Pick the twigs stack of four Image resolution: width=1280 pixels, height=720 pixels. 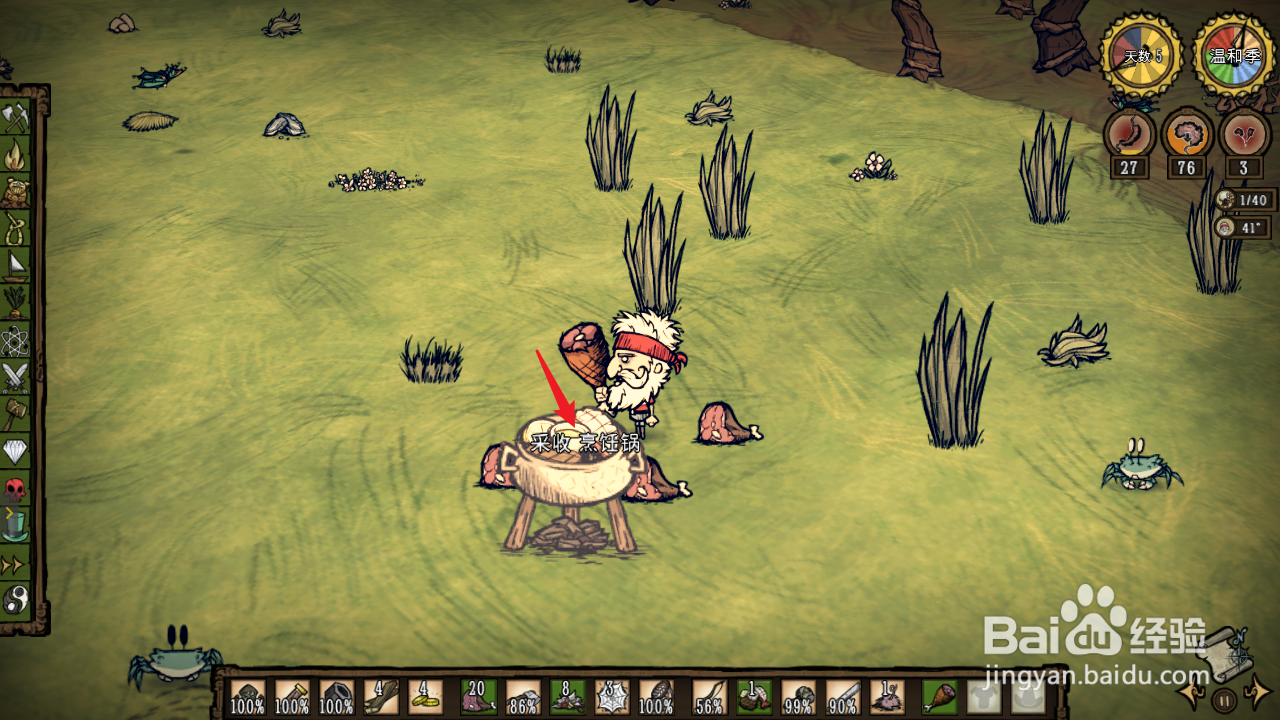[381, 697]
